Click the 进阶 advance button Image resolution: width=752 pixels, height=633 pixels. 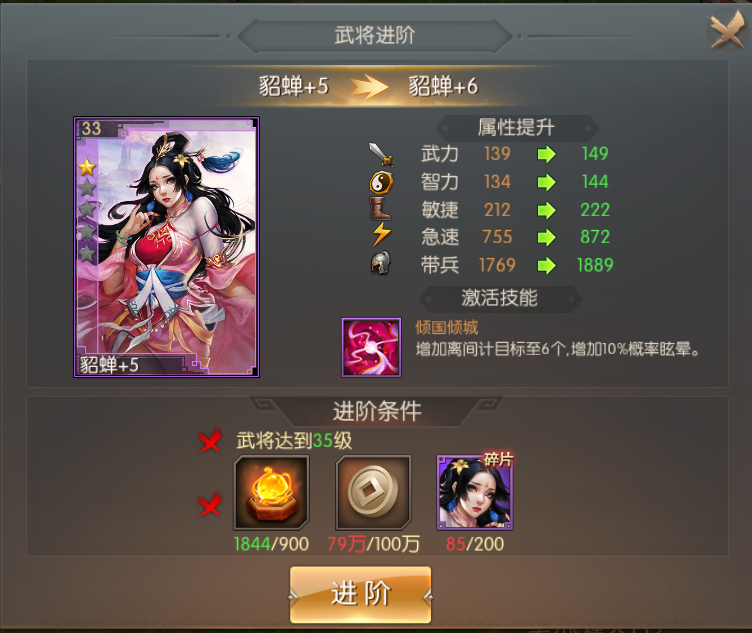(361, 594)
